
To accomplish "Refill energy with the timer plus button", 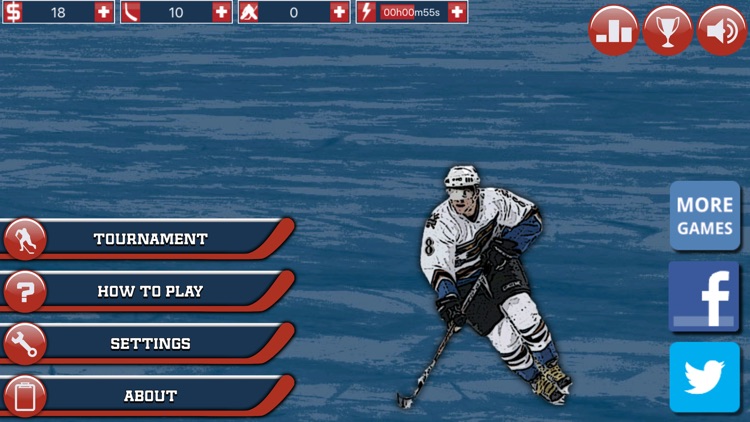I will [457, 12].
